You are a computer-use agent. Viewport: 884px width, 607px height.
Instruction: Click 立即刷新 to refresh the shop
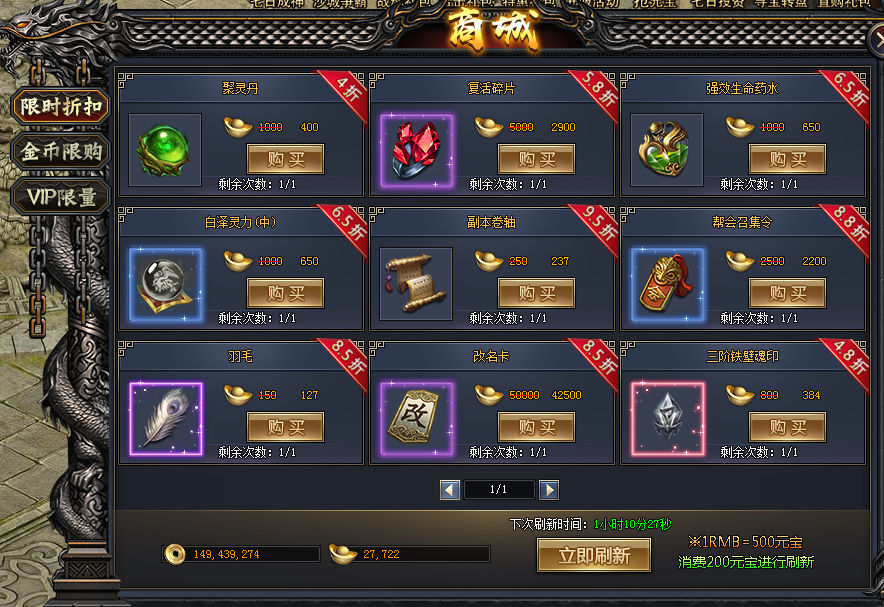tap(593, 555)
